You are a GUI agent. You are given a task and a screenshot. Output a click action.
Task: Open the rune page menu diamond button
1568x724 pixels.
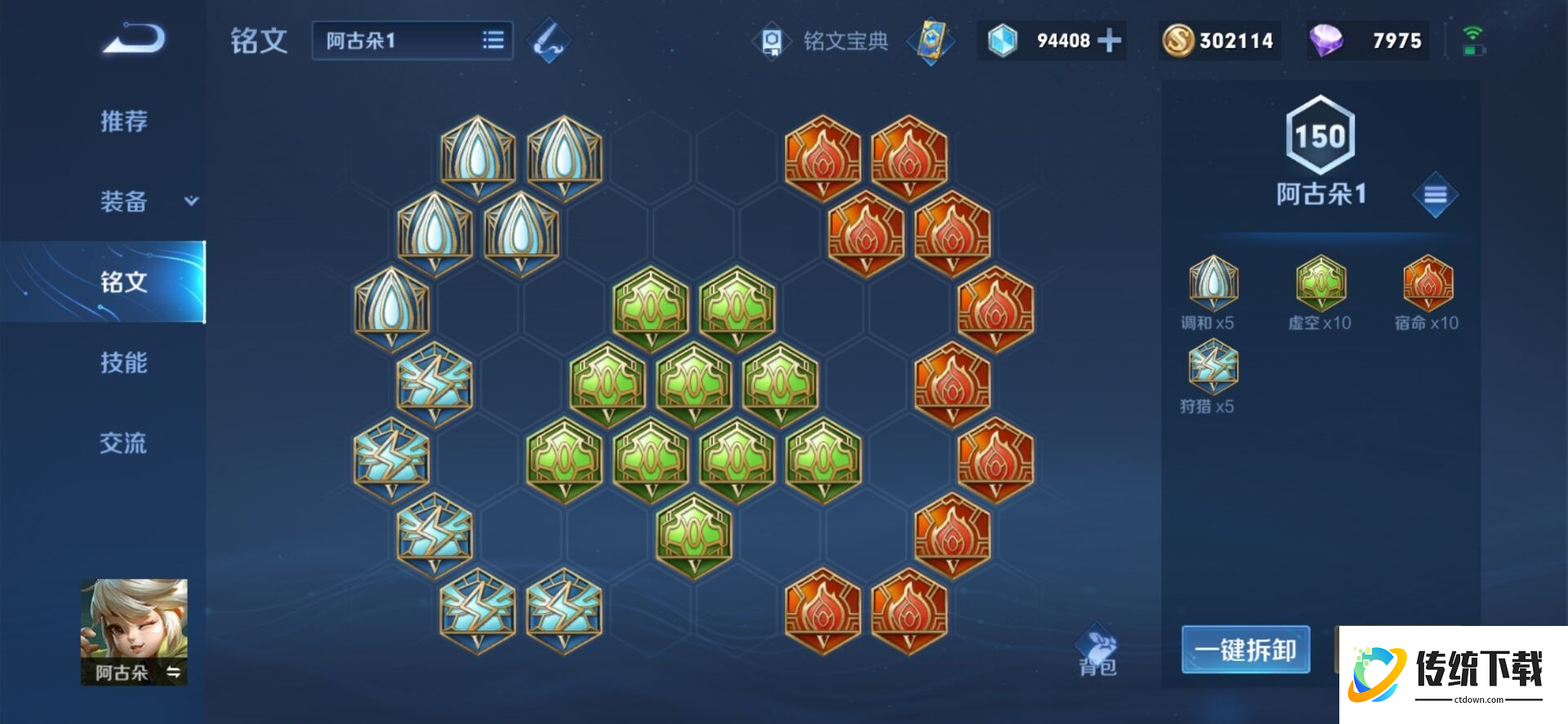click(1435, 194)
